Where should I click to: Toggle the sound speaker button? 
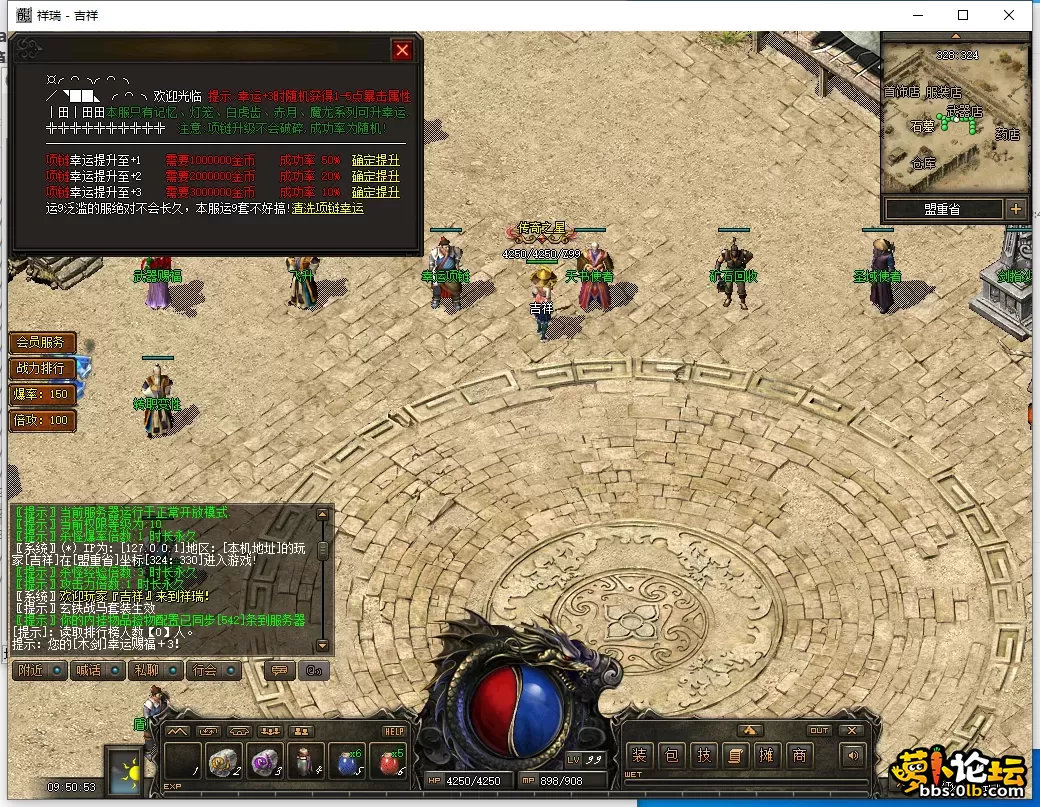point(852,756)
